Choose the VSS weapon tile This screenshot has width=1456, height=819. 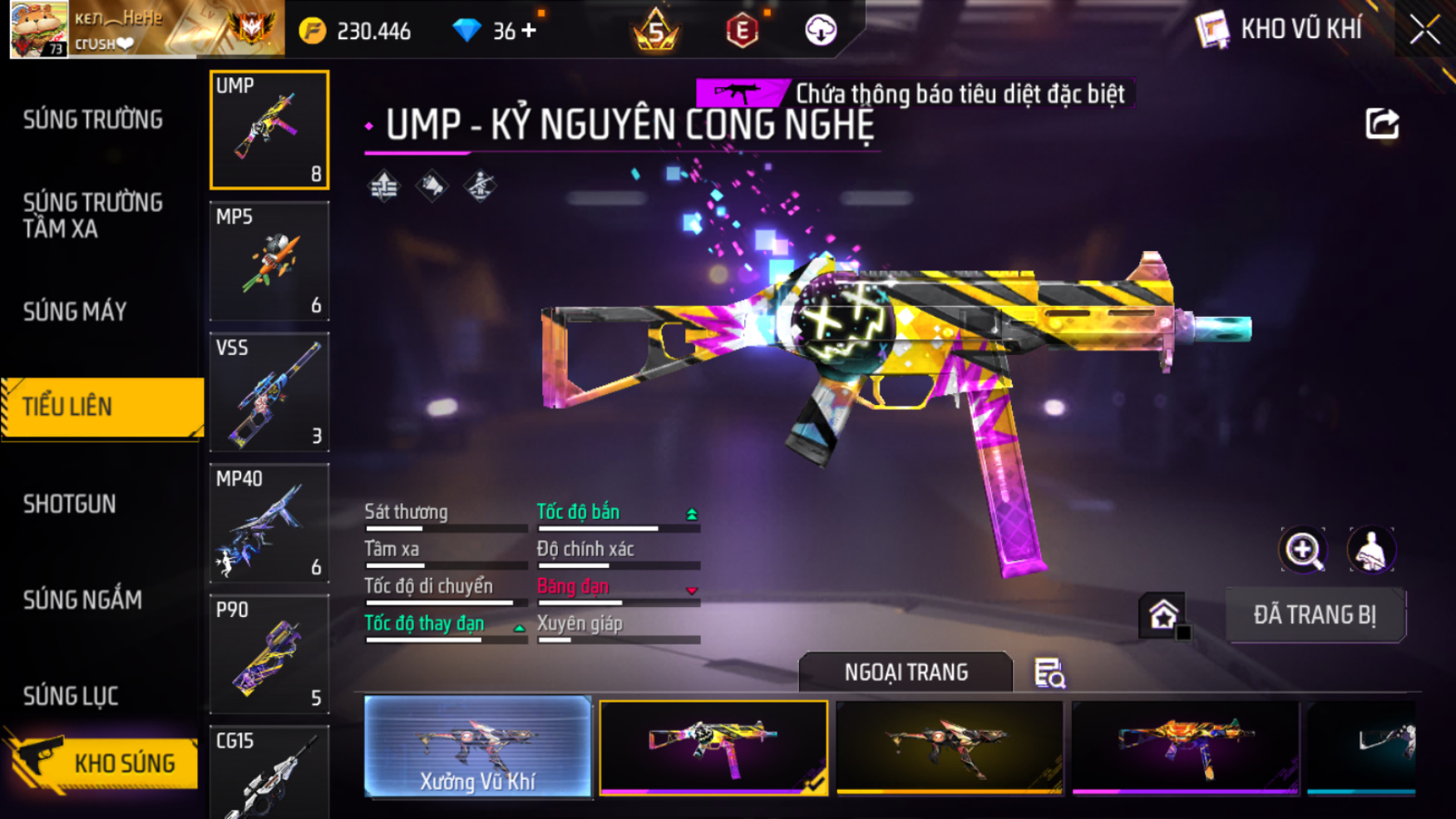(x=269, y=392)
